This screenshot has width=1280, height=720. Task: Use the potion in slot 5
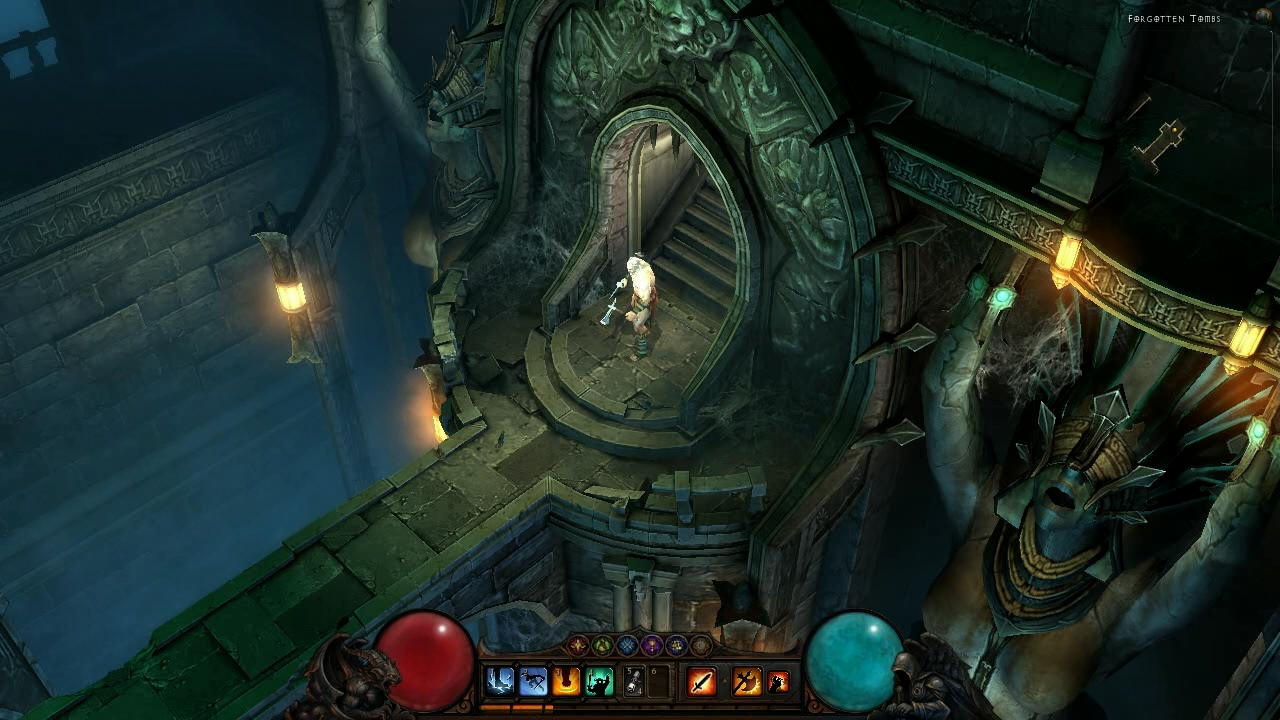click(633, 682)
